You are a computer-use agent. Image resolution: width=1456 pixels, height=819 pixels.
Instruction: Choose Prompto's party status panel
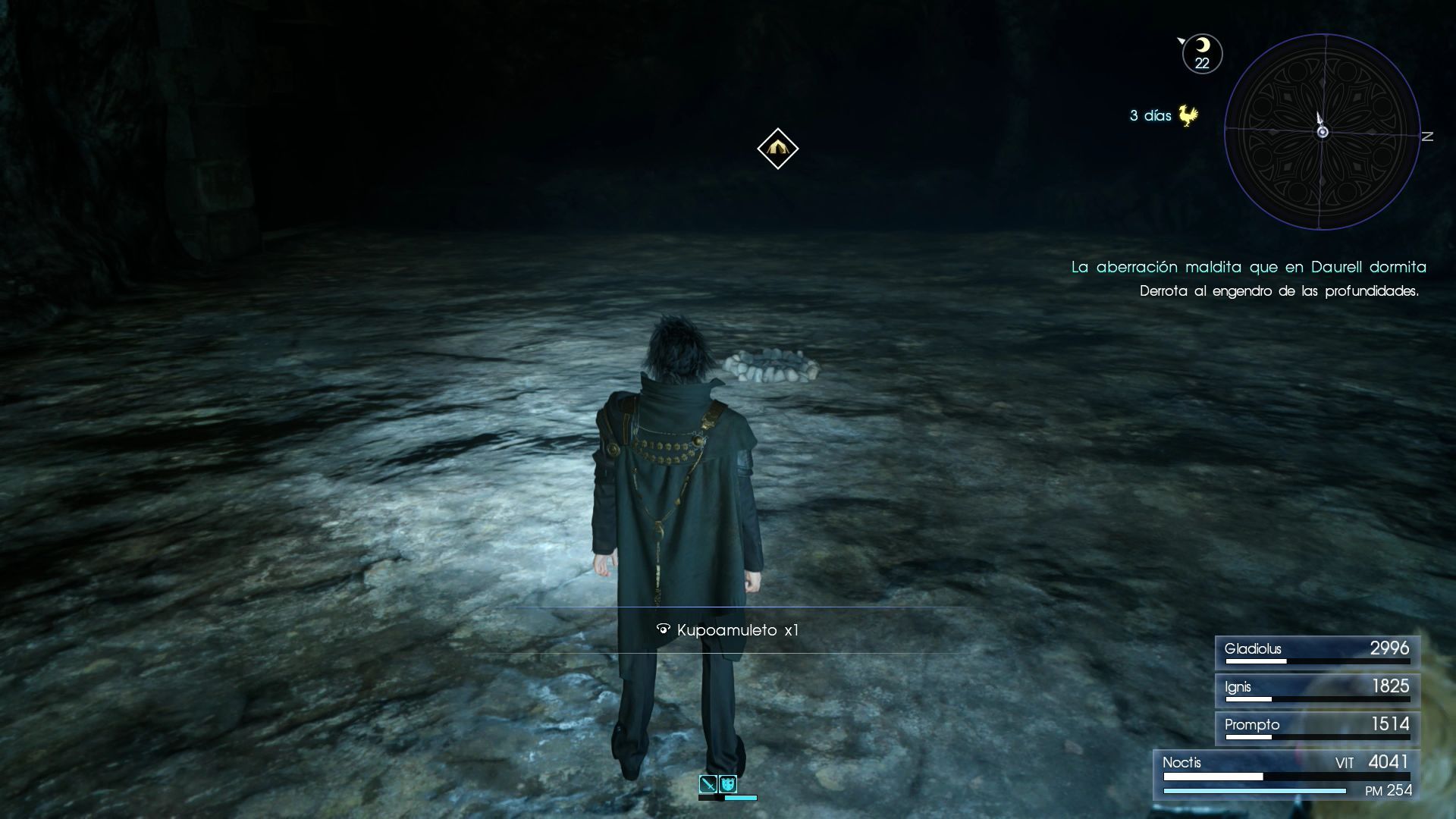click(1317, 727)
